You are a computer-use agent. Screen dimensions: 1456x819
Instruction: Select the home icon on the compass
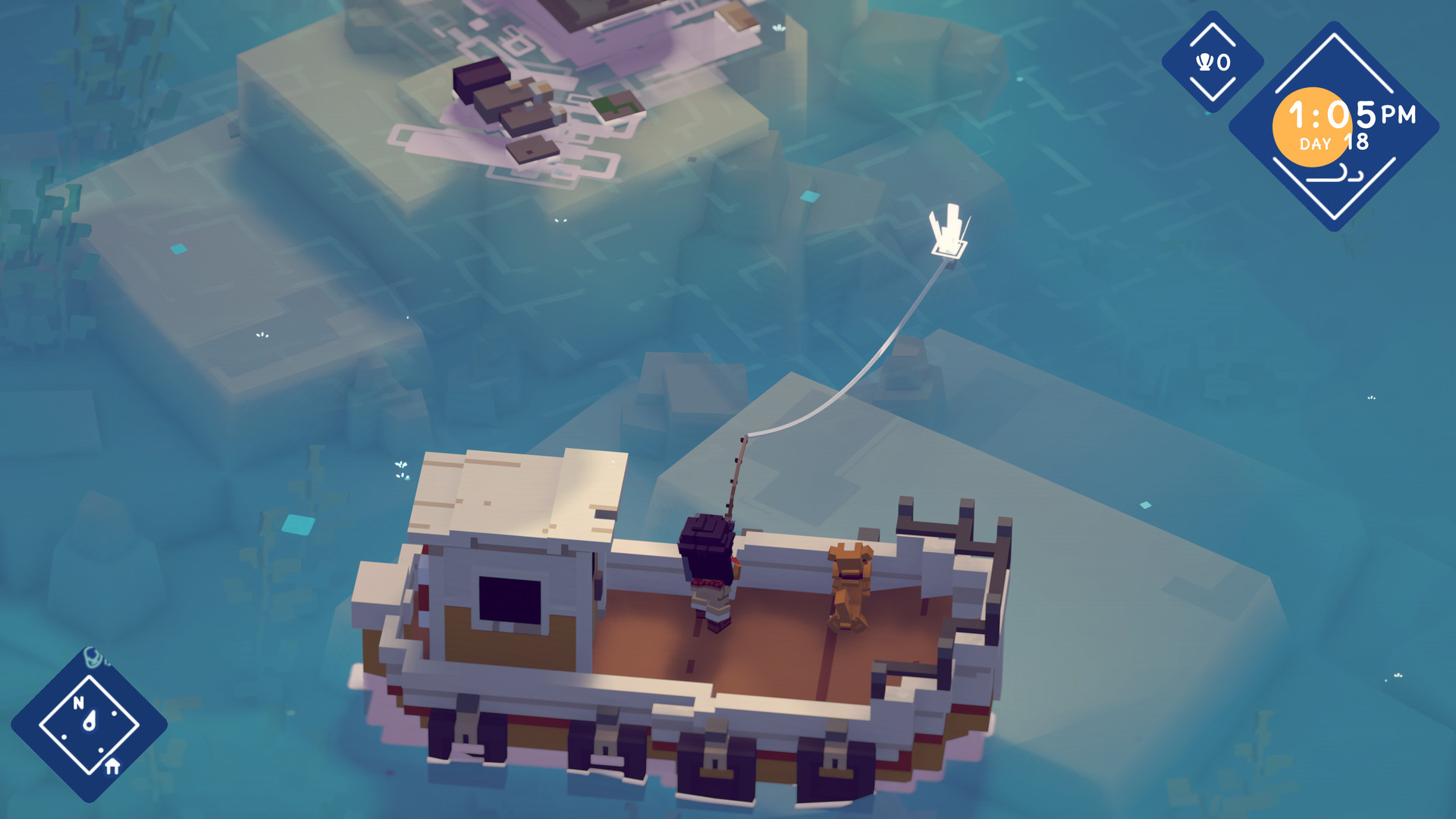click(x=112, y=766)
